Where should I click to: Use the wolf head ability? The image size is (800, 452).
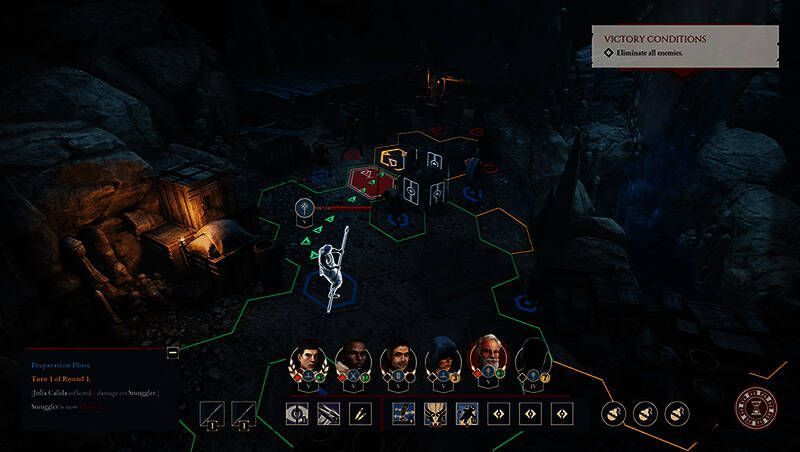pyautogui.click(x=436, y=413)
